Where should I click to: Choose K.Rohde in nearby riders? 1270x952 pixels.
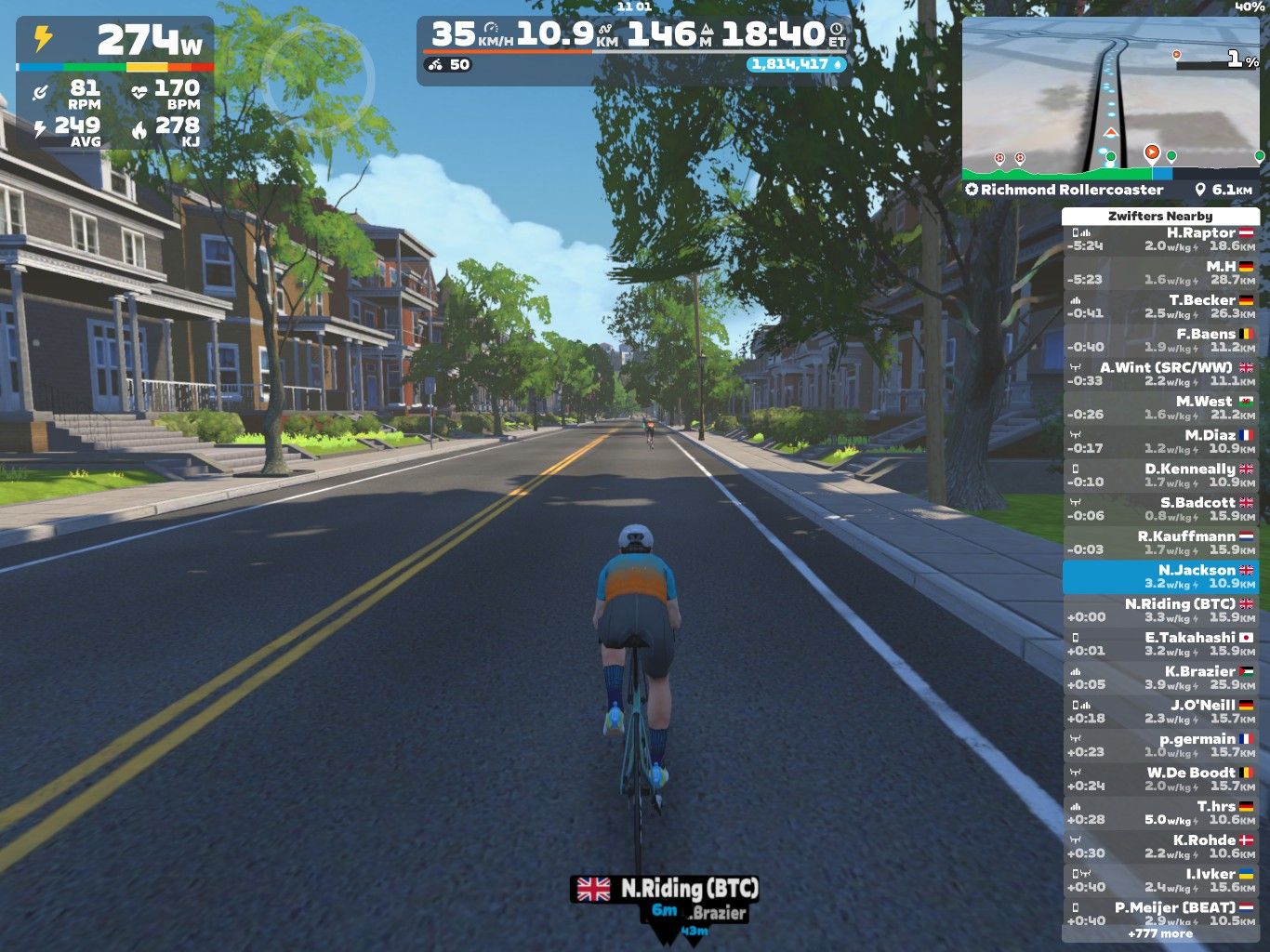coord(1160,846)
